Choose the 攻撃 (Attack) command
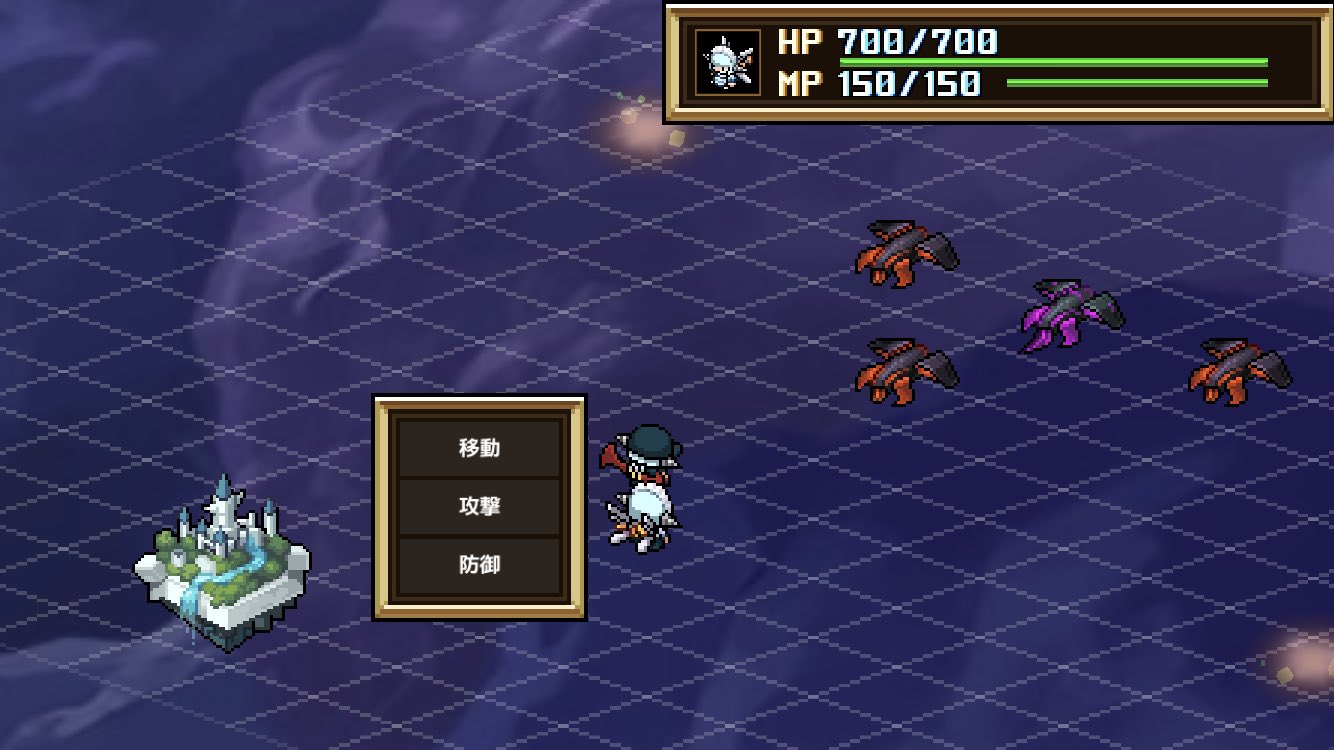 pos(480,507)
